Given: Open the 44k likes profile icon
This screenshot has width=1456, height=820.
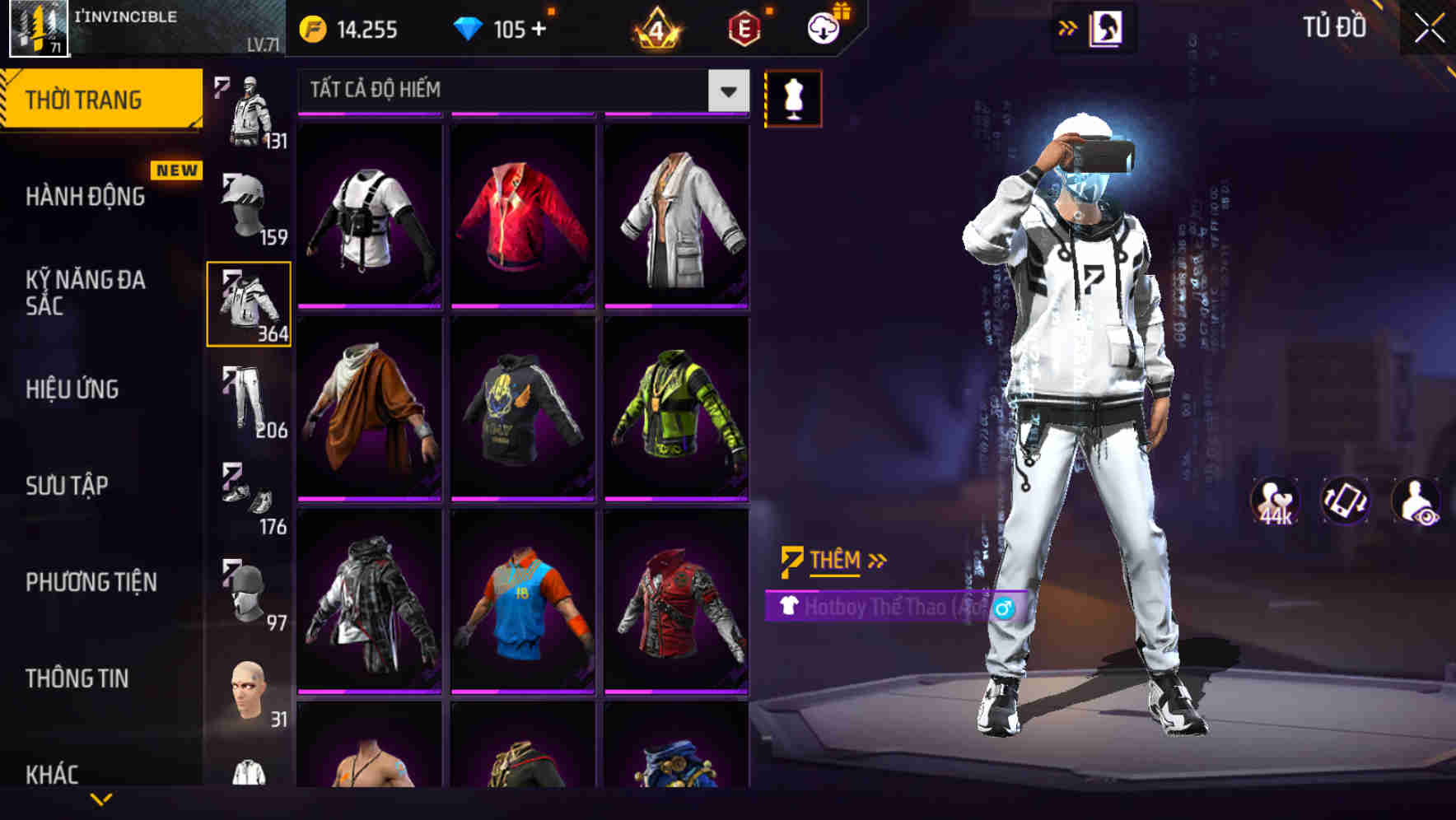Looking at the screenshot, I should coord(1275,501).
